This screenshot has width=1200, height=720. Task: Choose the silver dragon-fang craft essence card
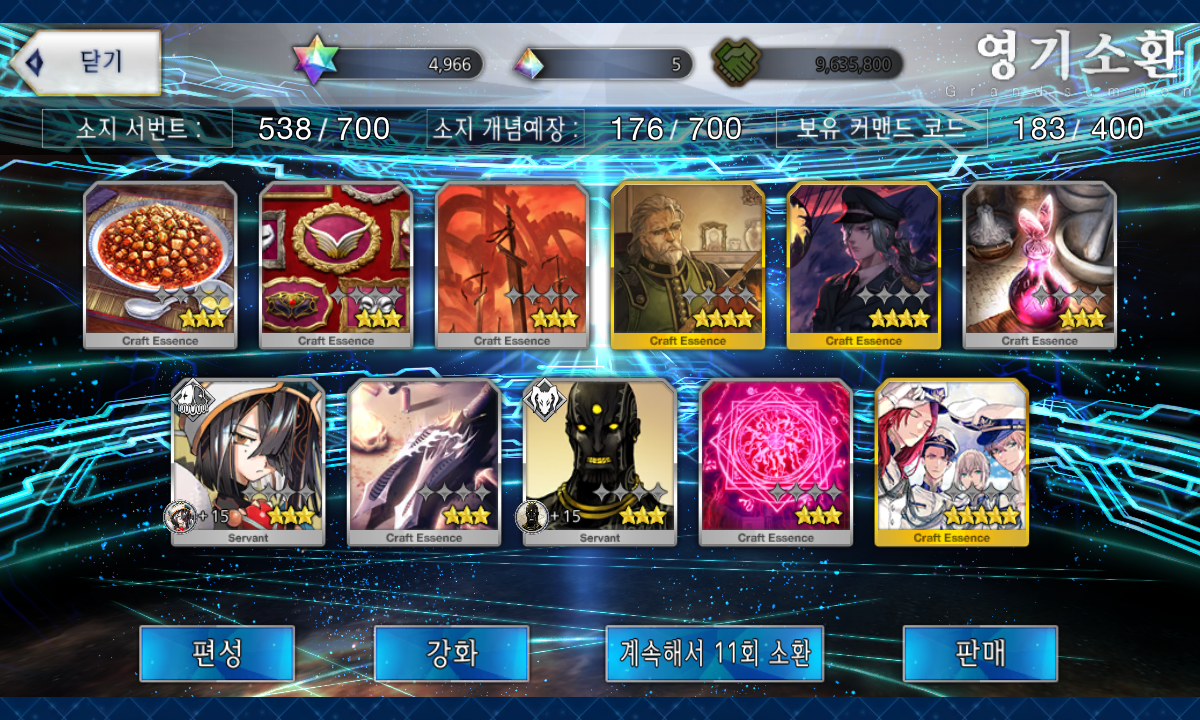pyautogui.click(x=424, y=462)
